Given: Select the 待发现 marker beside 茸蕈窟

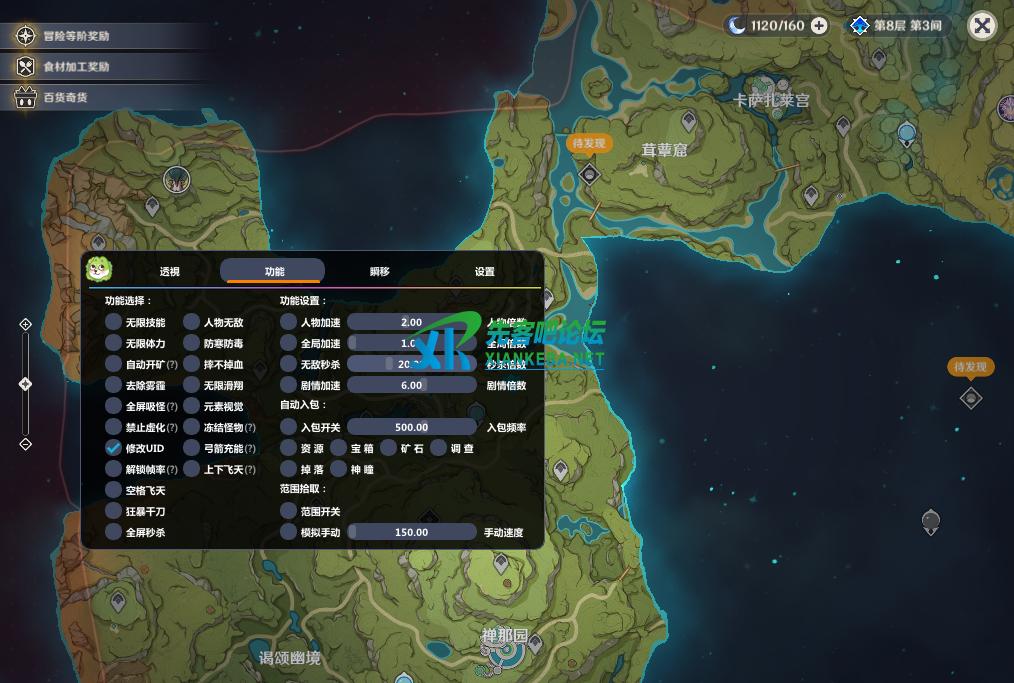Looking at the screenshot, I should click(x=588, y=175).
